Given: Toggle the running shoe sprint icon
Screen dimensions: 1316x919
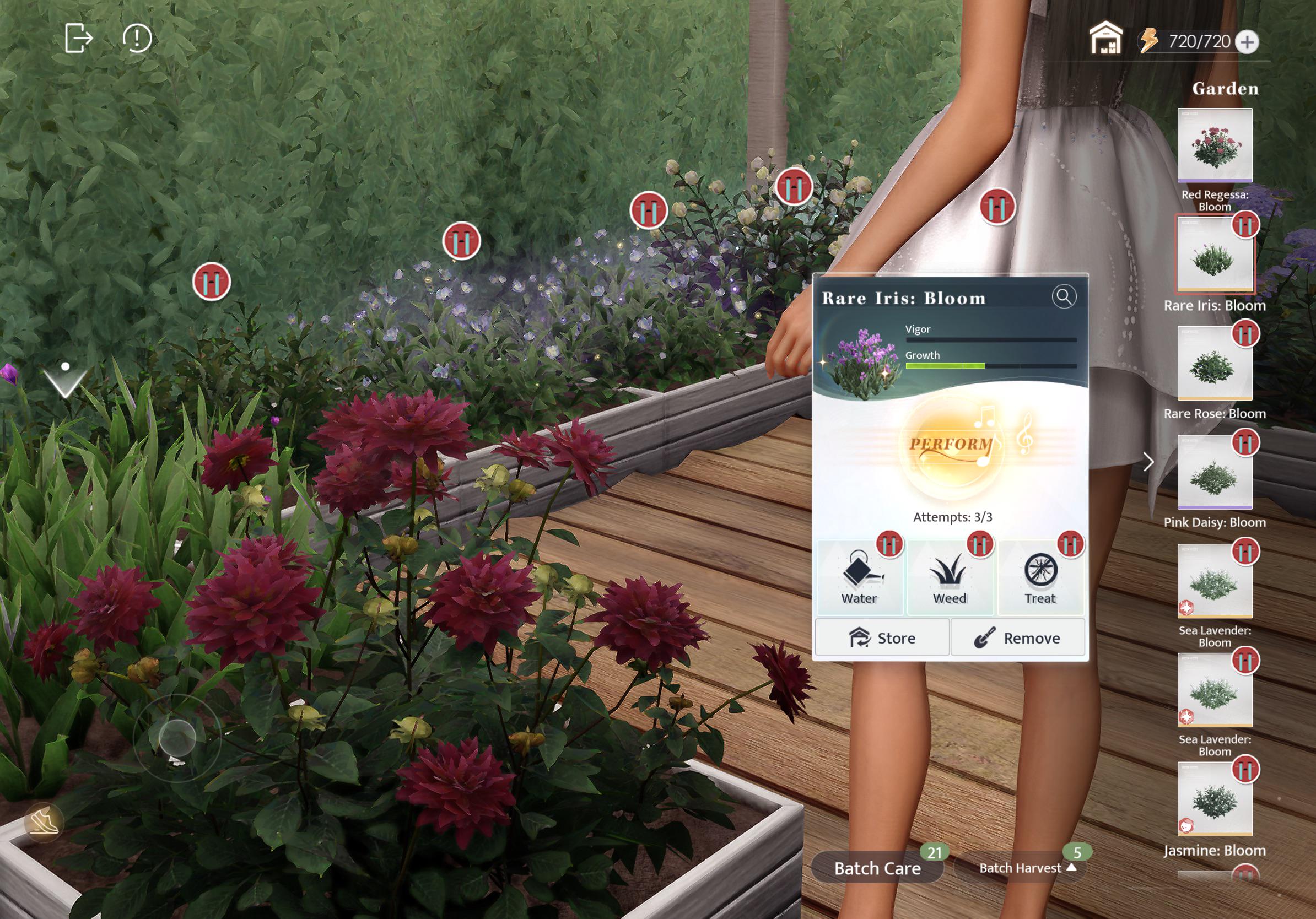Looking at the screenshot, I should coord(44,821).
